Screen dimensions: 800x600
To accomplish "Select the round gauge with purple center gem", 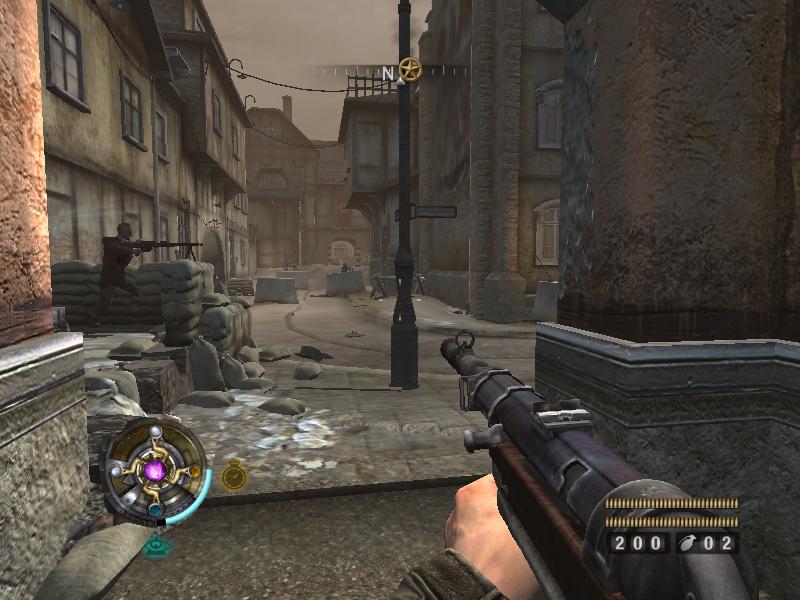I will click(155, 469).
